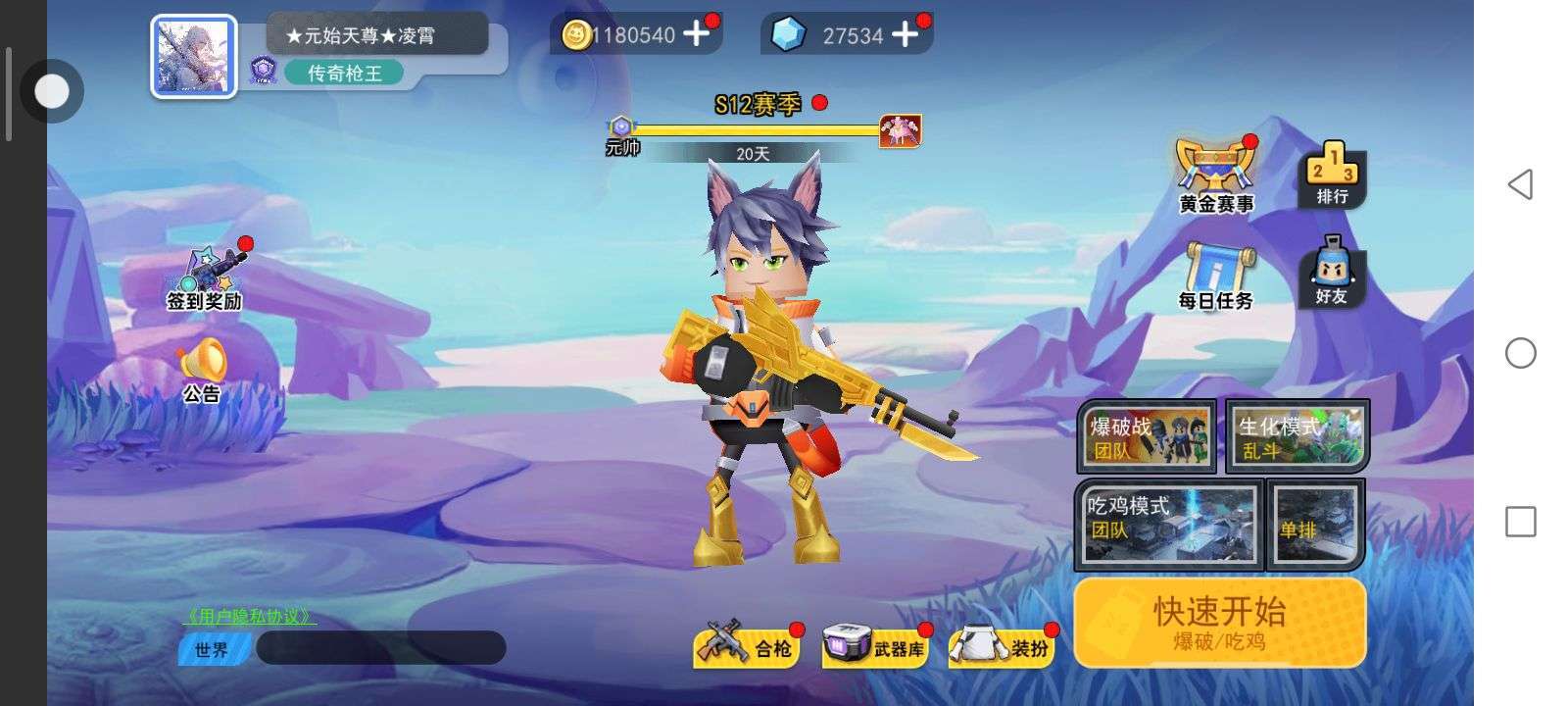The image size is (1568, 706).
Task: Open the player avatar profile
Action: (193, 57)
